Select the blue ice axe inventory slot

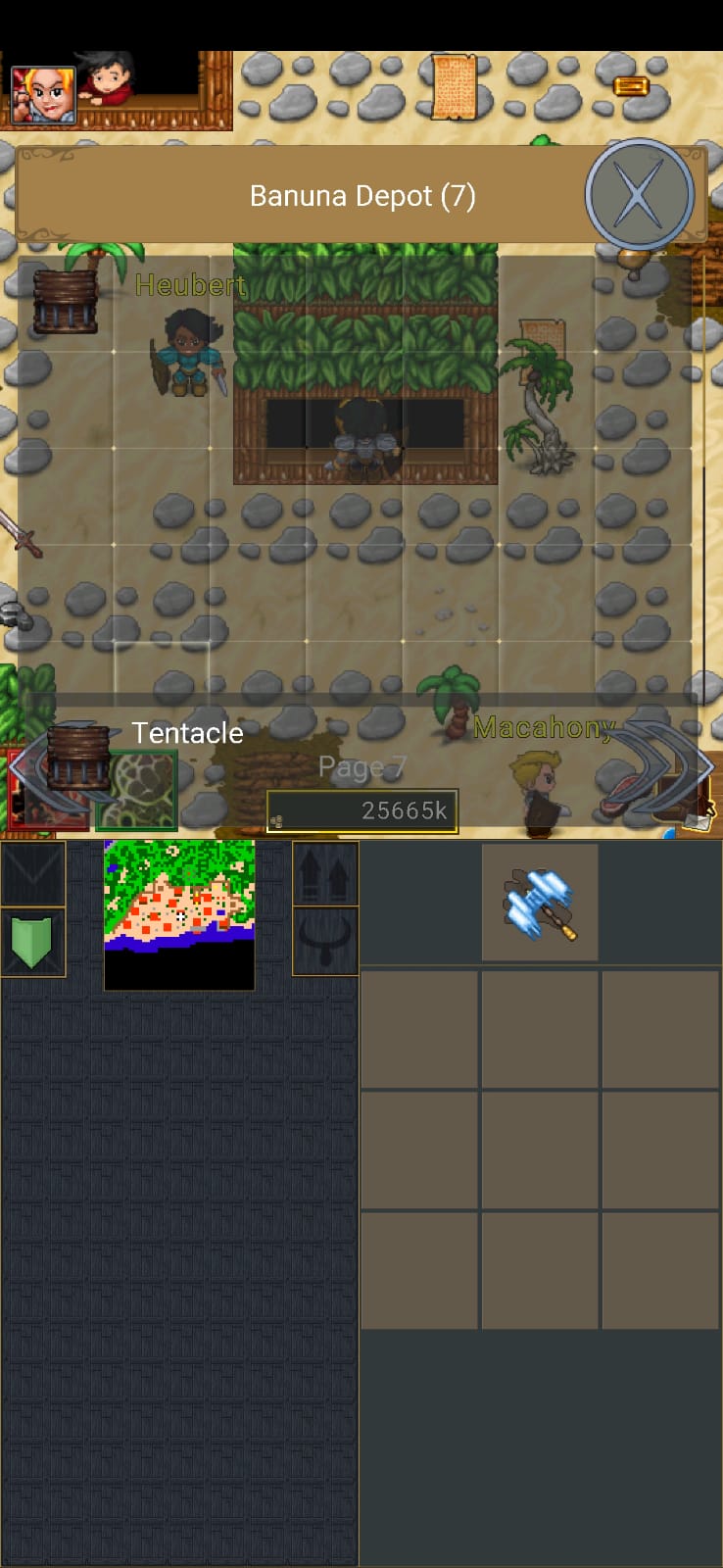click(540, 903)
